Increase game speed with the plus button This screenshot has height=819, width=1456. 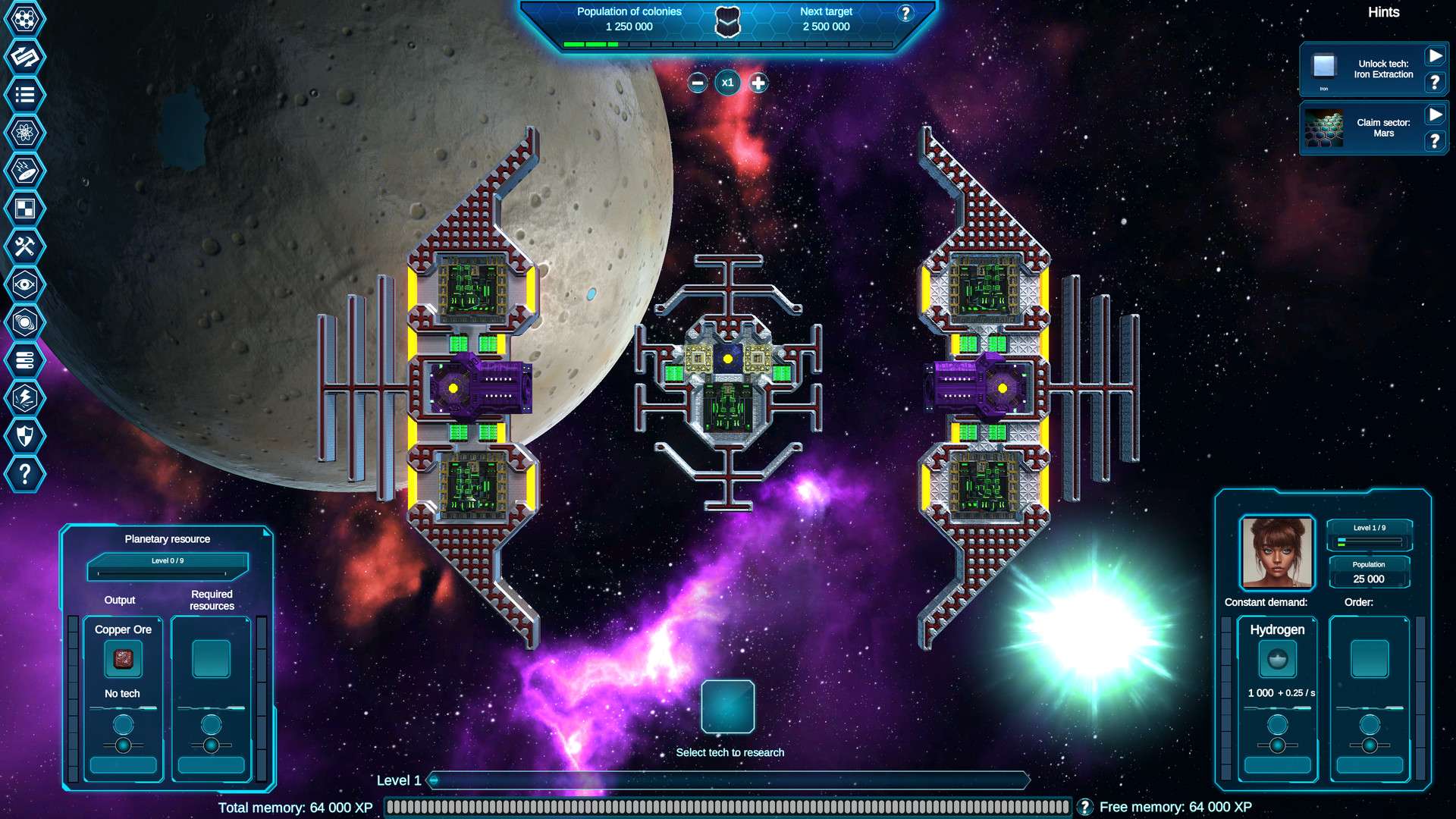click(x=758, y=83)
